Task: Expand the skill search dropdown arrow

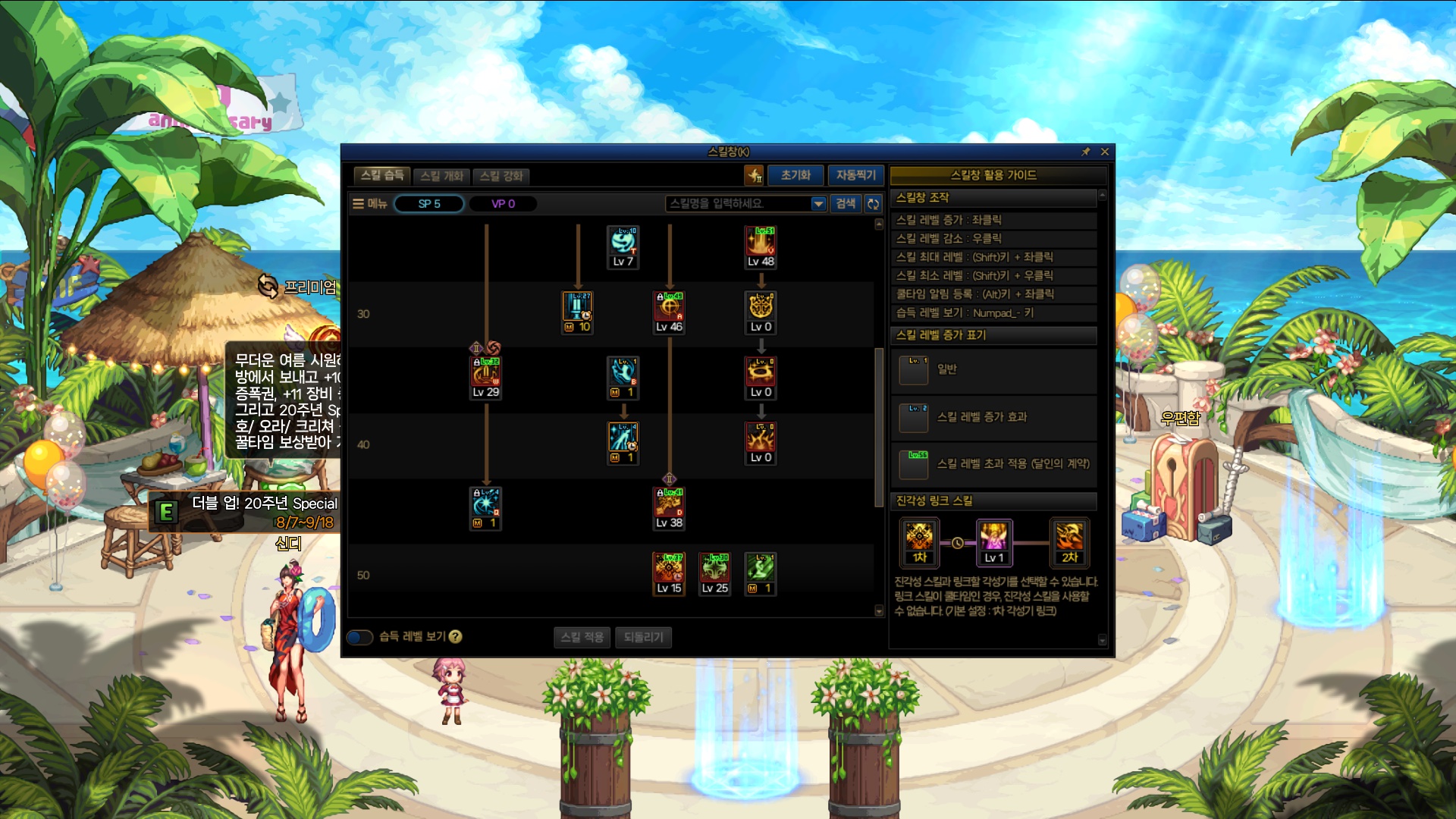Action: [818, 203]
